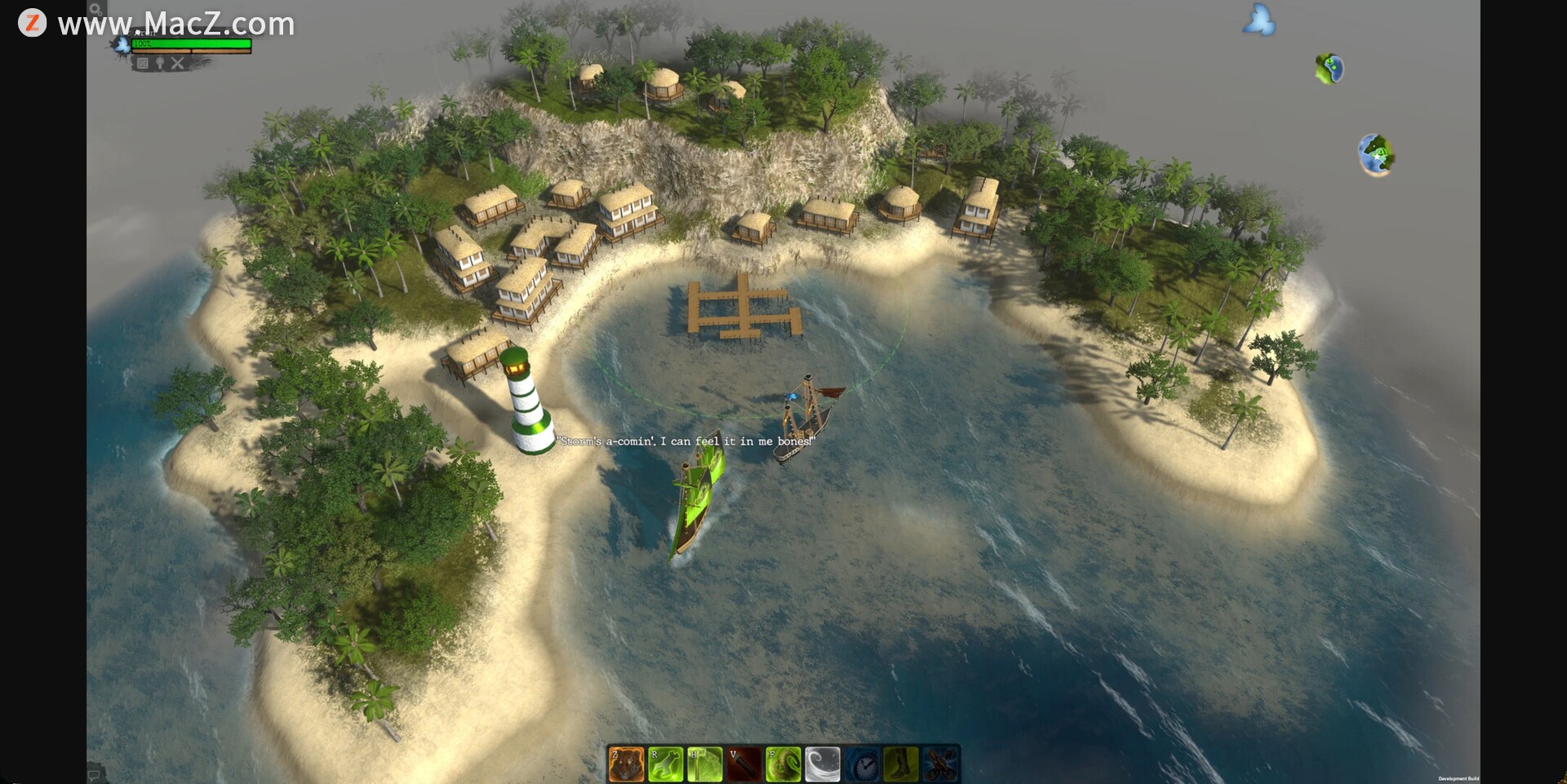This screenshot has width=1567, height=784.
Task: Click the MacZ logo badge
Action: pos(32,23)
